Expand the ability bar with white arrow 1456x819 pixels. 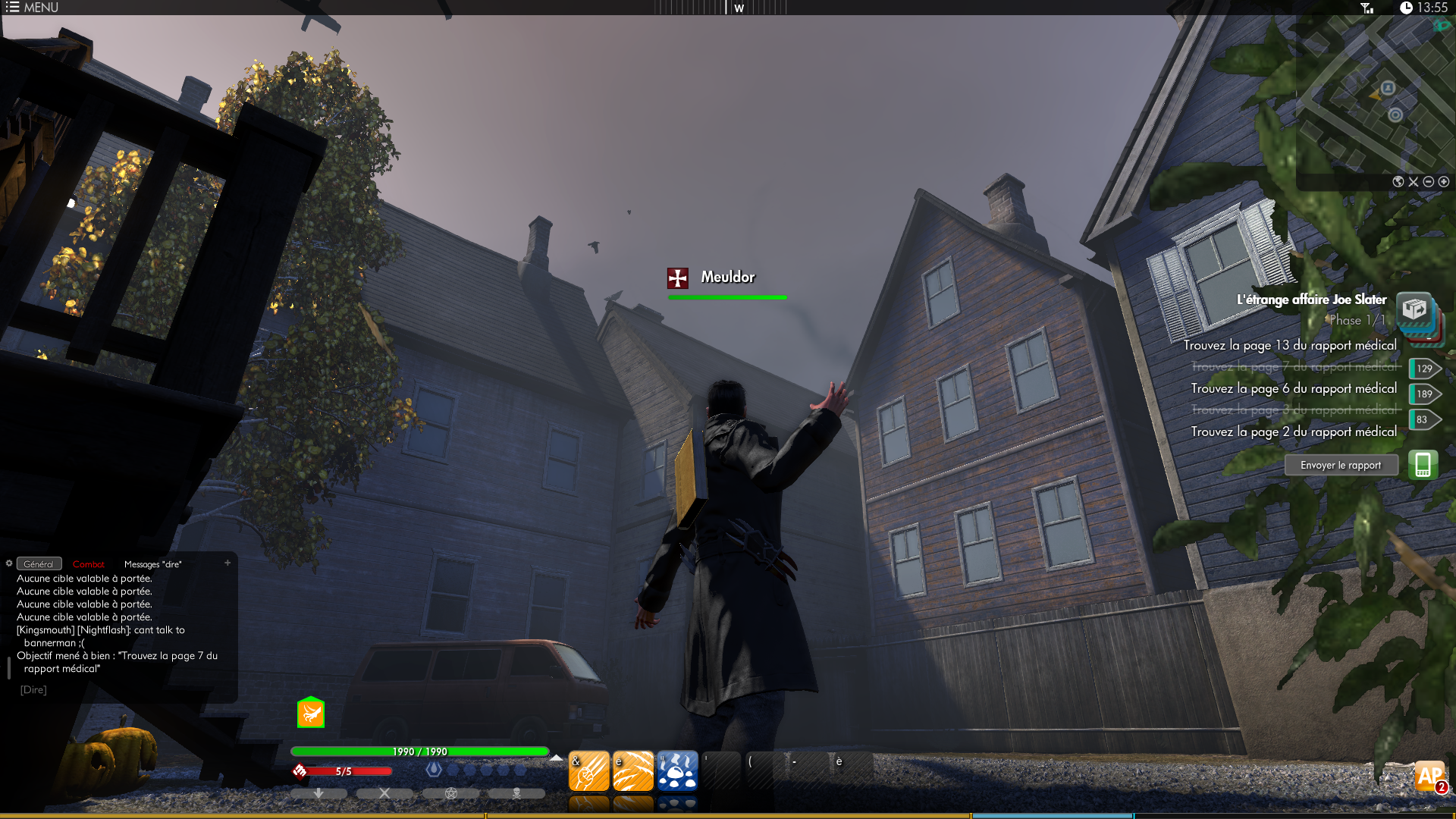pyautogui.click(x=557, y=758)
